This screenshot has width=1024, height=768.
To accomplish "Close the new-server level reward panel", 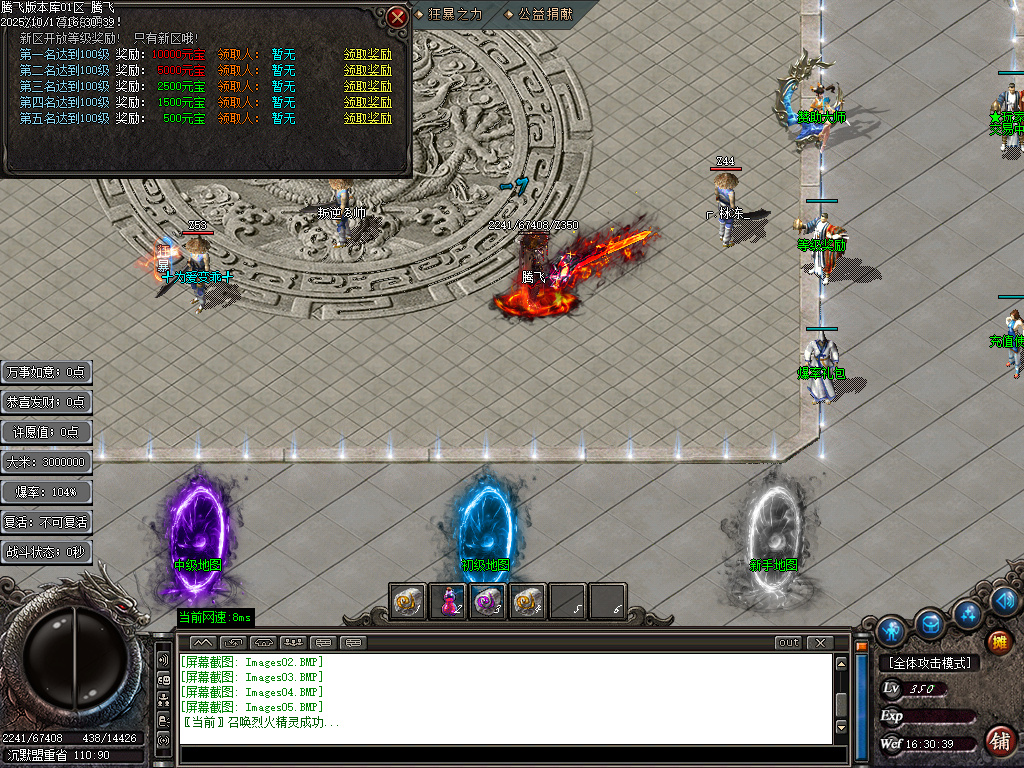I will 398,17.
